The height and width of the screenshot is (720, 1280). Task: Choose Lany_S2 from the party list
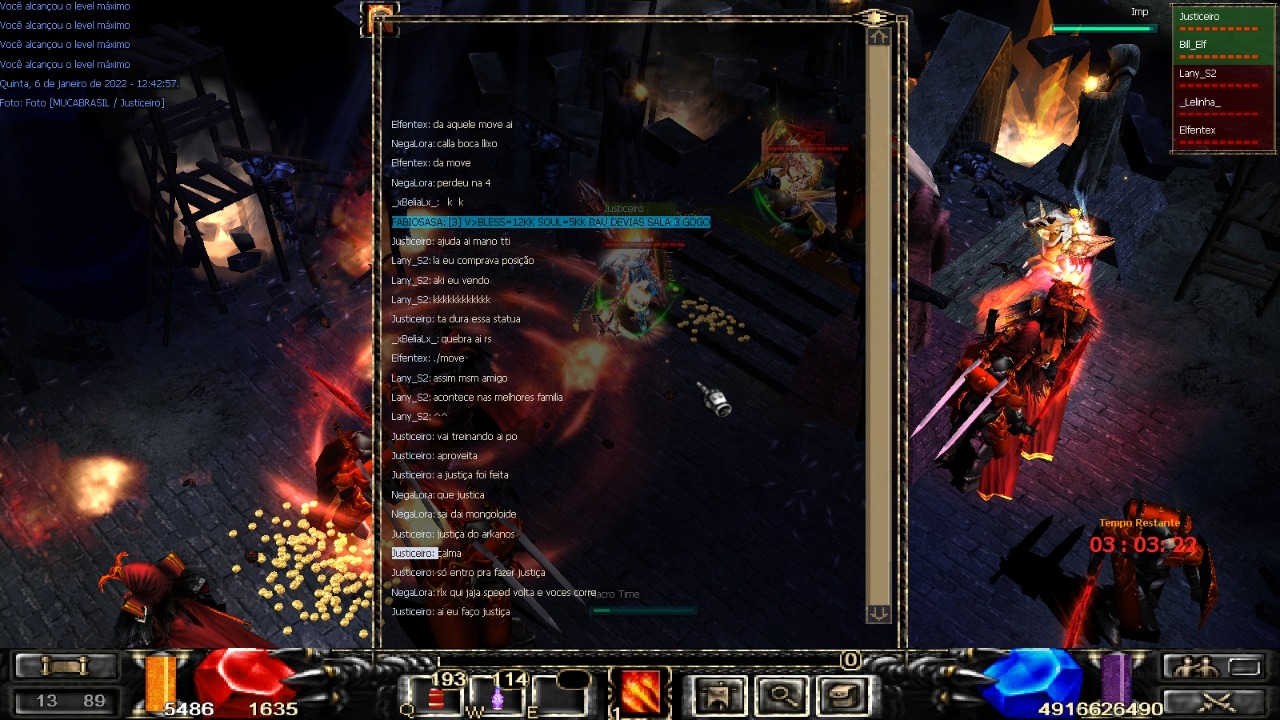tap(1223, 74)
